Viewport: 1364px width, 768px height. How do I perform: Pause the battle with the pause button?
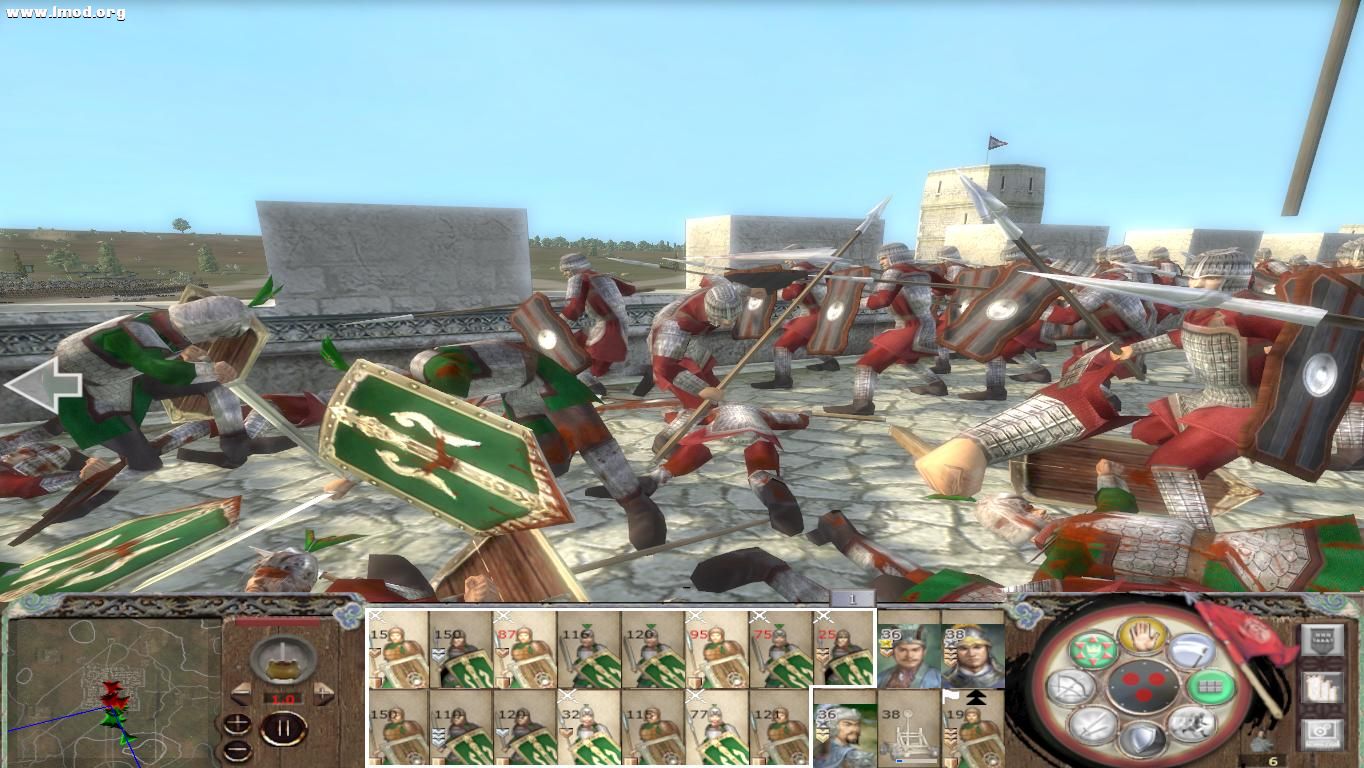click(x=284, y=727)
